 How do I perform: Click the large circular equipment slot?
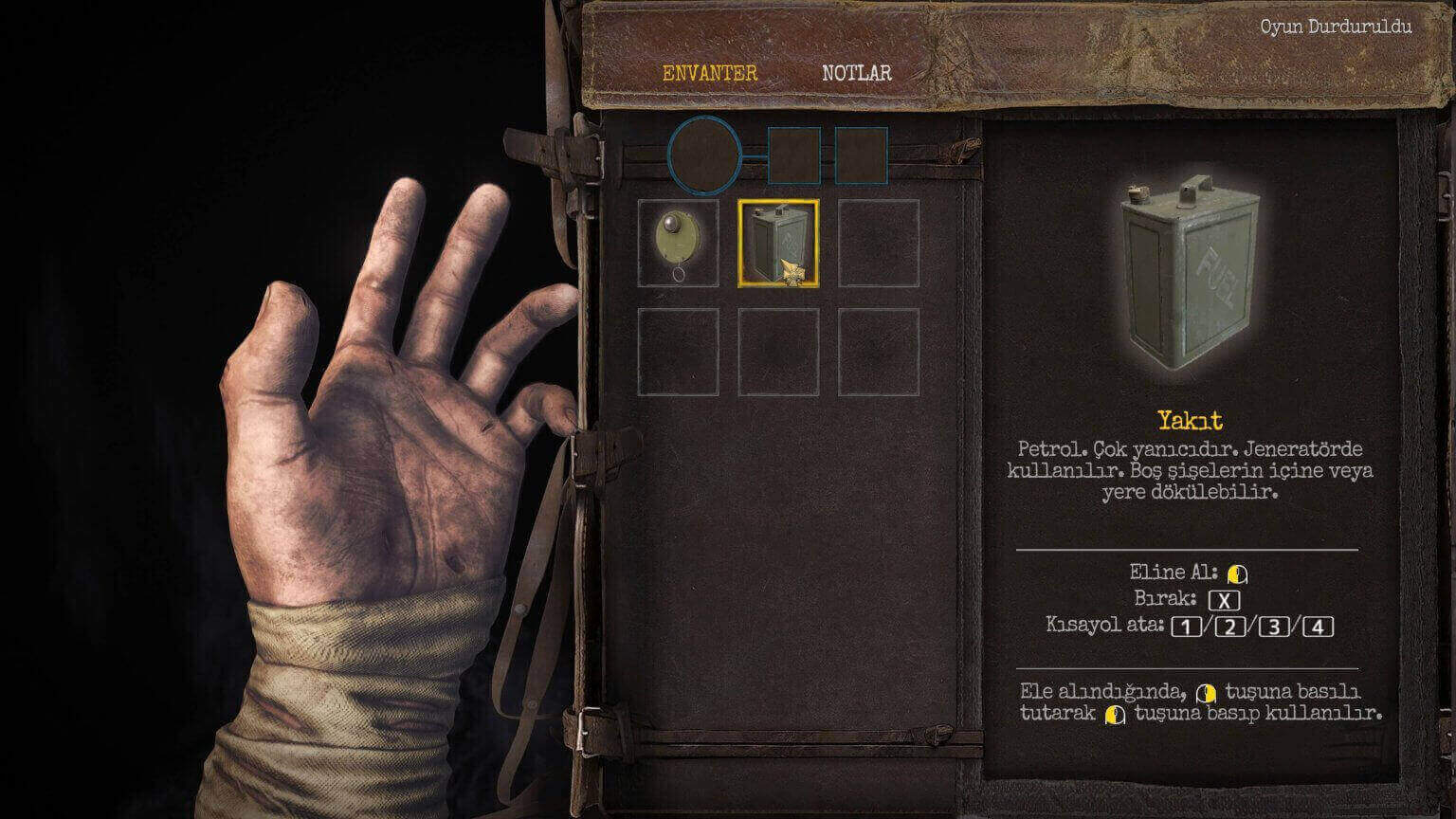(x=704, y=154)
